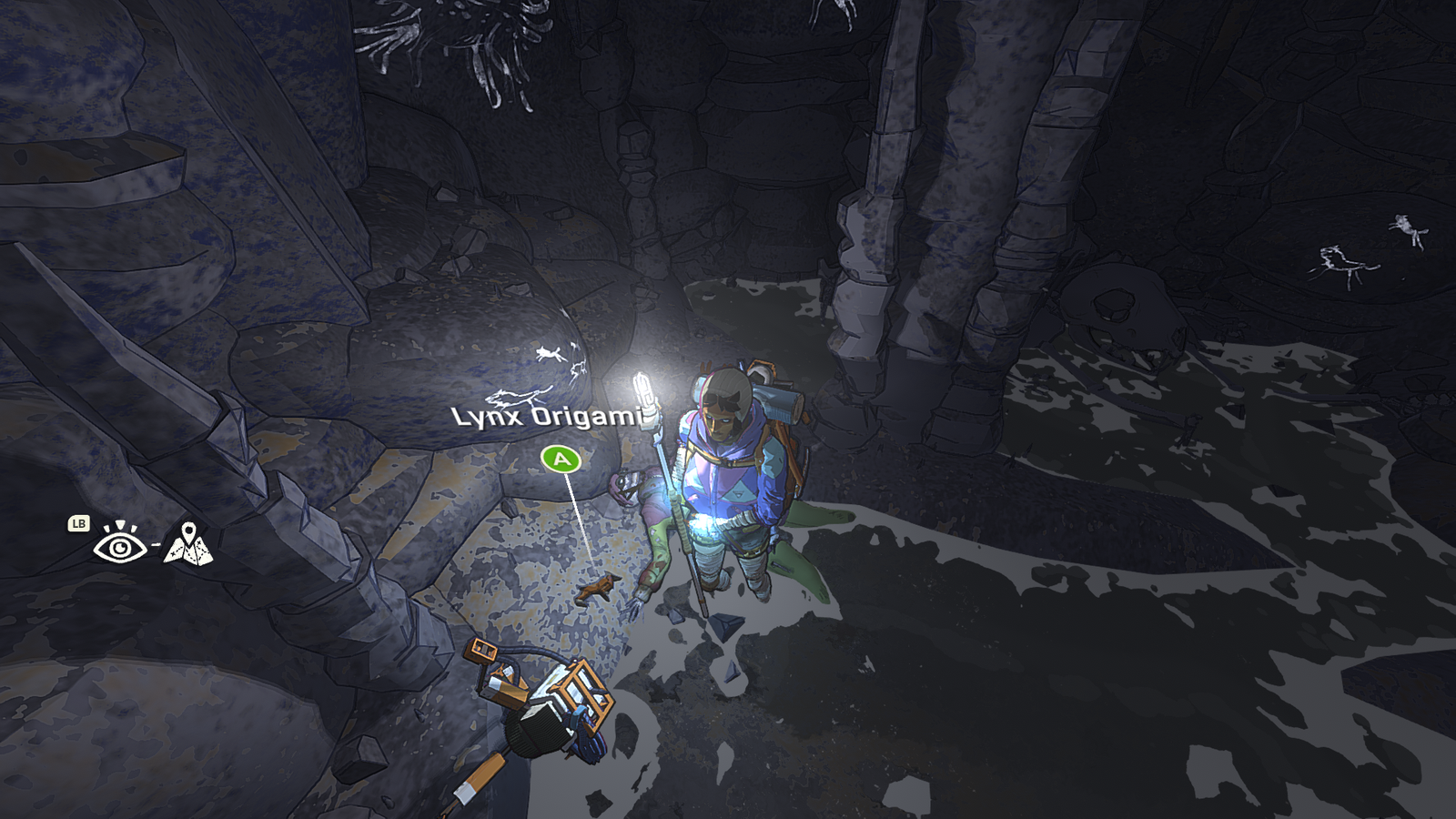Screen dimensions: 1456x819
Task: Activate the eye observation icon
Action: pyautogui.click(x=119, y=545)
